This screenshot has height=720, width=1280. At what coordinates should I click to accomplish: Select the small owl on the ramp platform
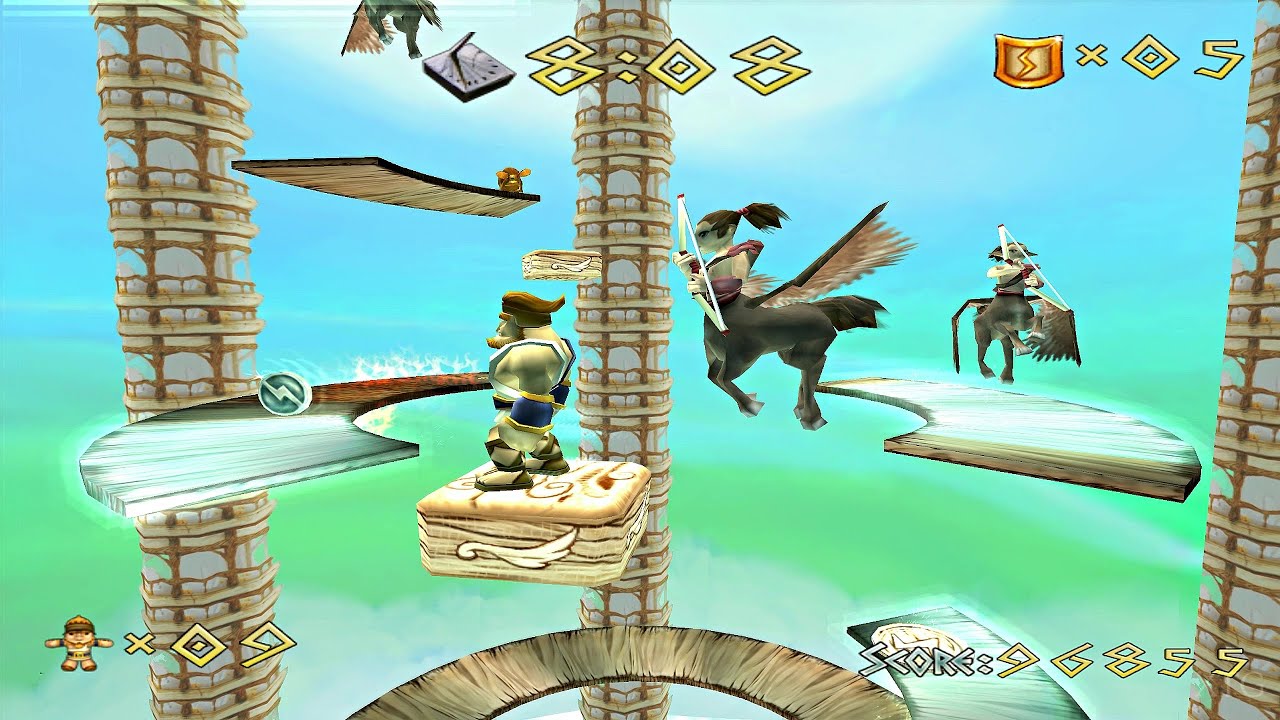tap(513, 177)
